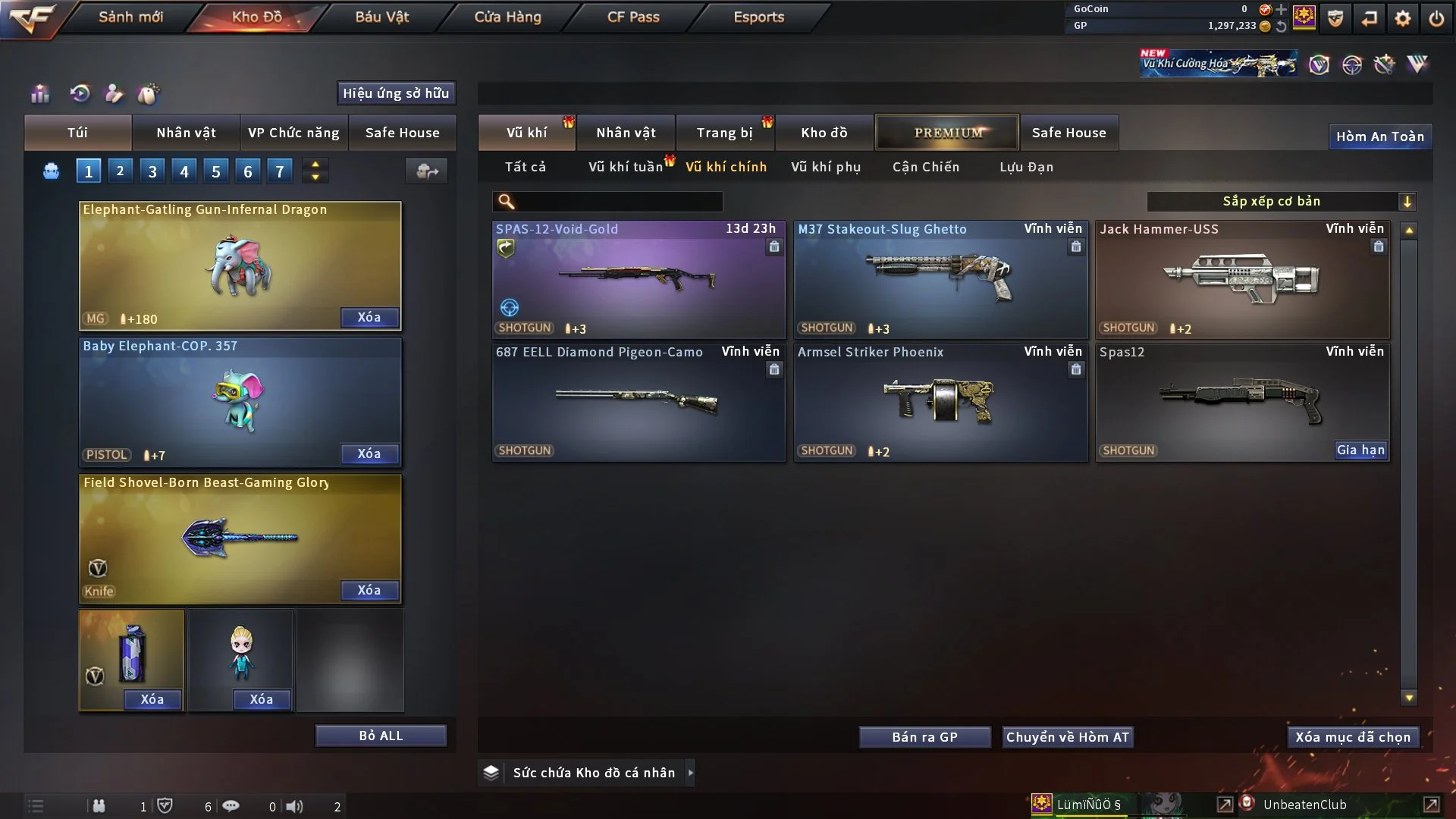Switch to the Nhân vật bag tab
The image size is (1456, 819).
(x=186, y=133)
